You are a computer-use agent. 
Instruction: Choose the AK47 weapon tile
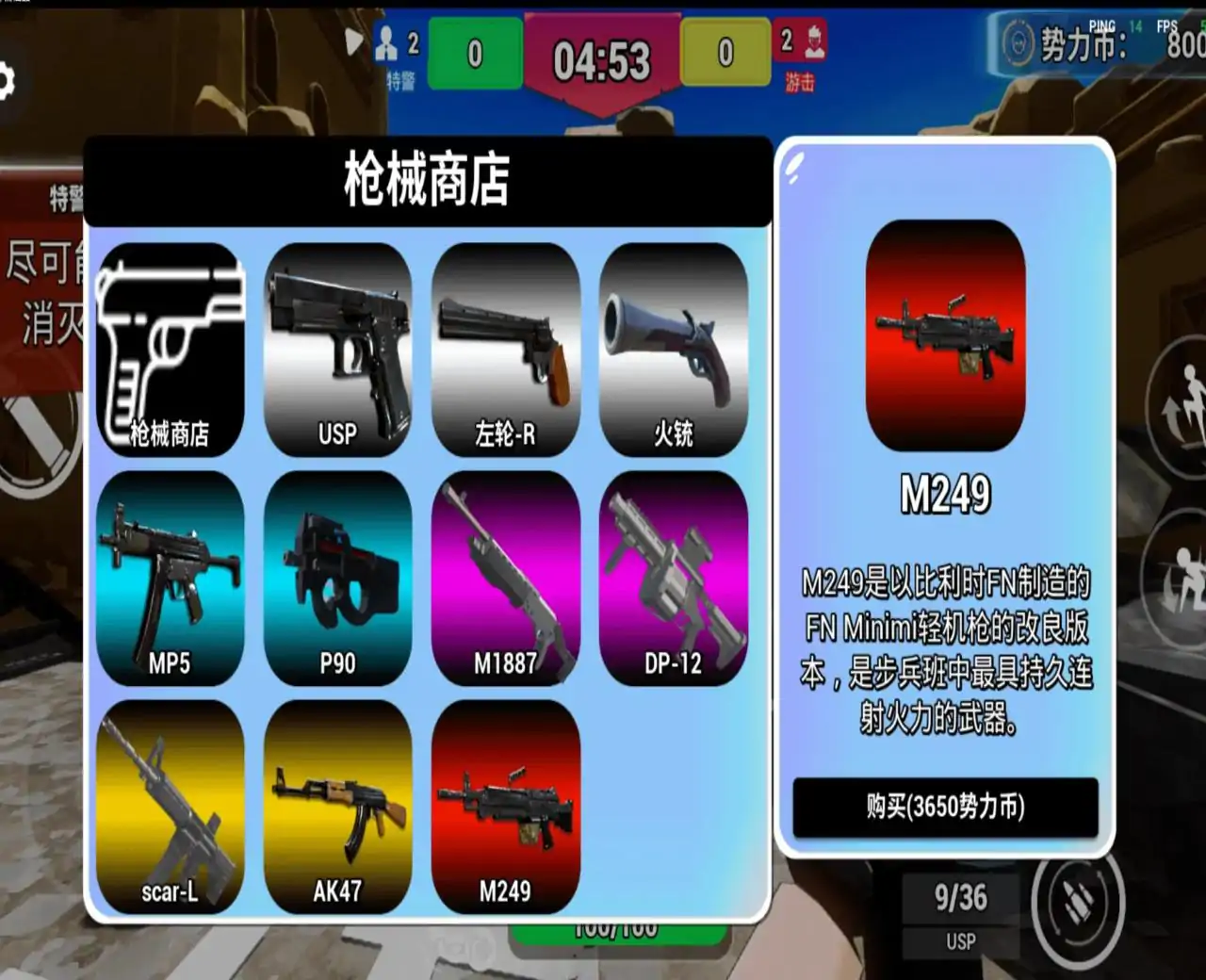(338, 810)
